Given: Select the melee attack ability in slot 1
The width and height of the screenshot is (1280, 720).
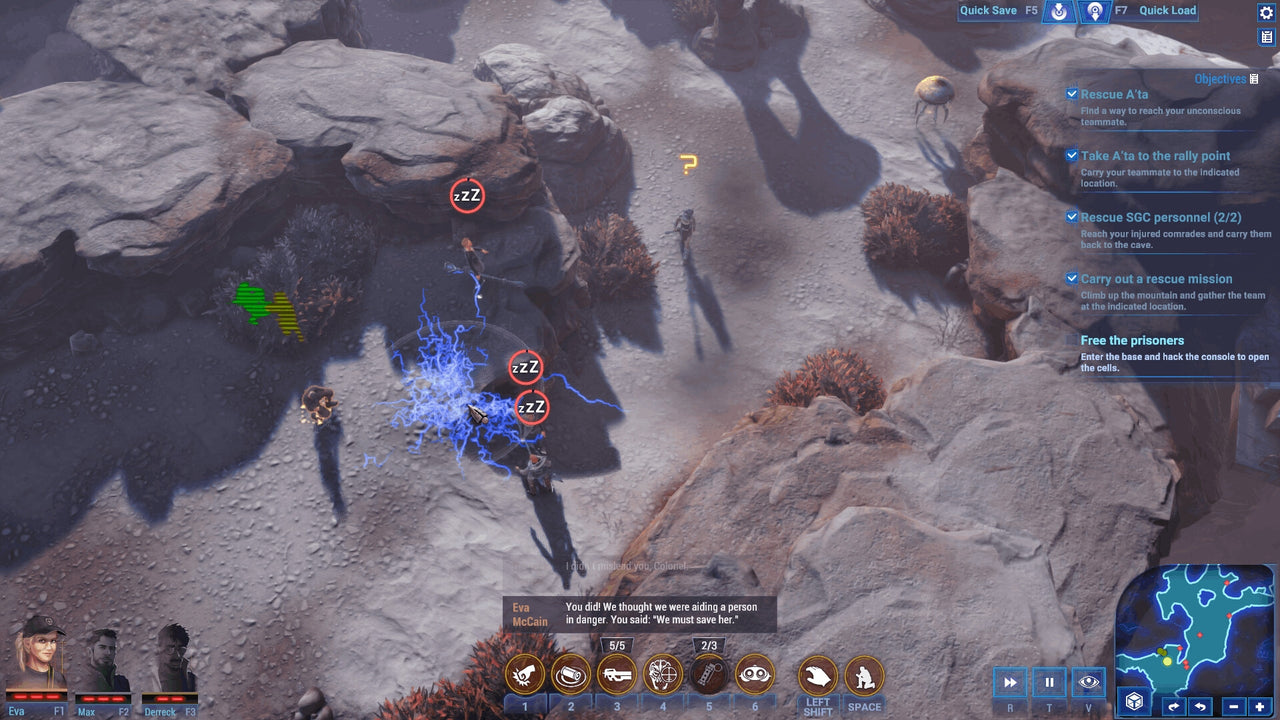Looking at the screenshot, I should [x=527, y=675].
